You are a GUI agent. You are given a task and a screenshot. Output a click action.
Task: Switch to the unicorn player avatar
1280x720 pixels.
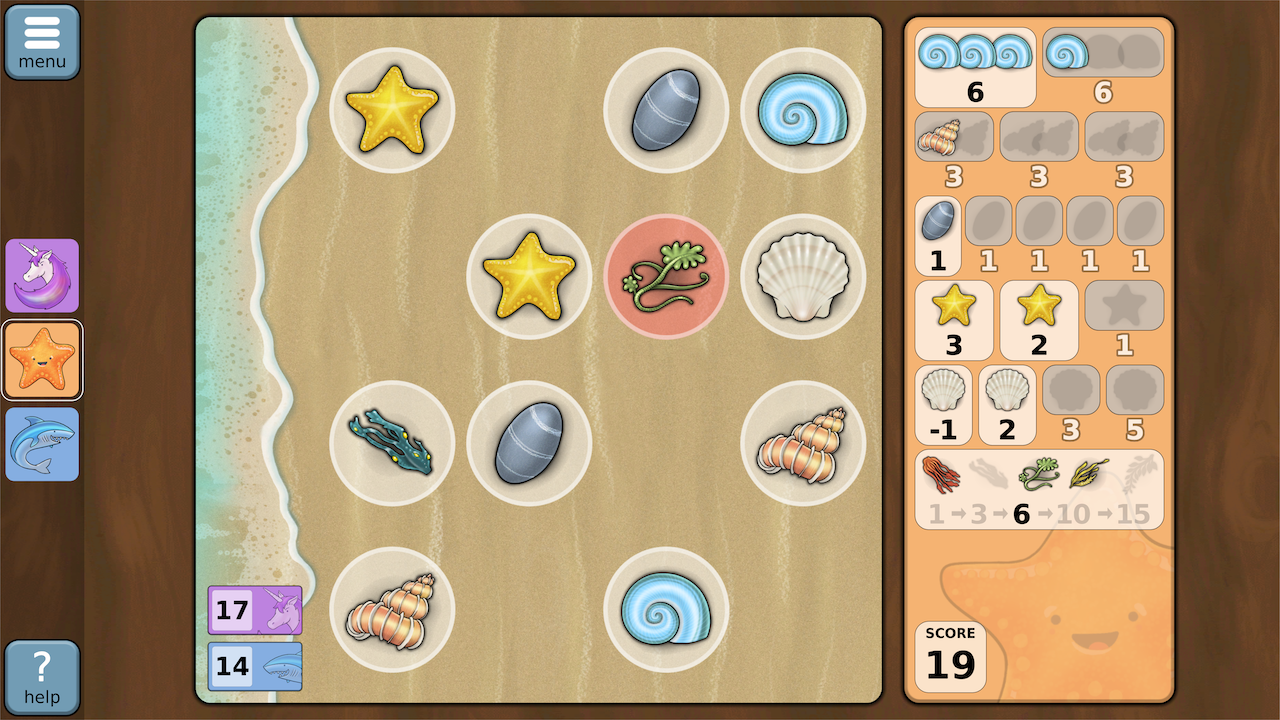click(42, 276)
